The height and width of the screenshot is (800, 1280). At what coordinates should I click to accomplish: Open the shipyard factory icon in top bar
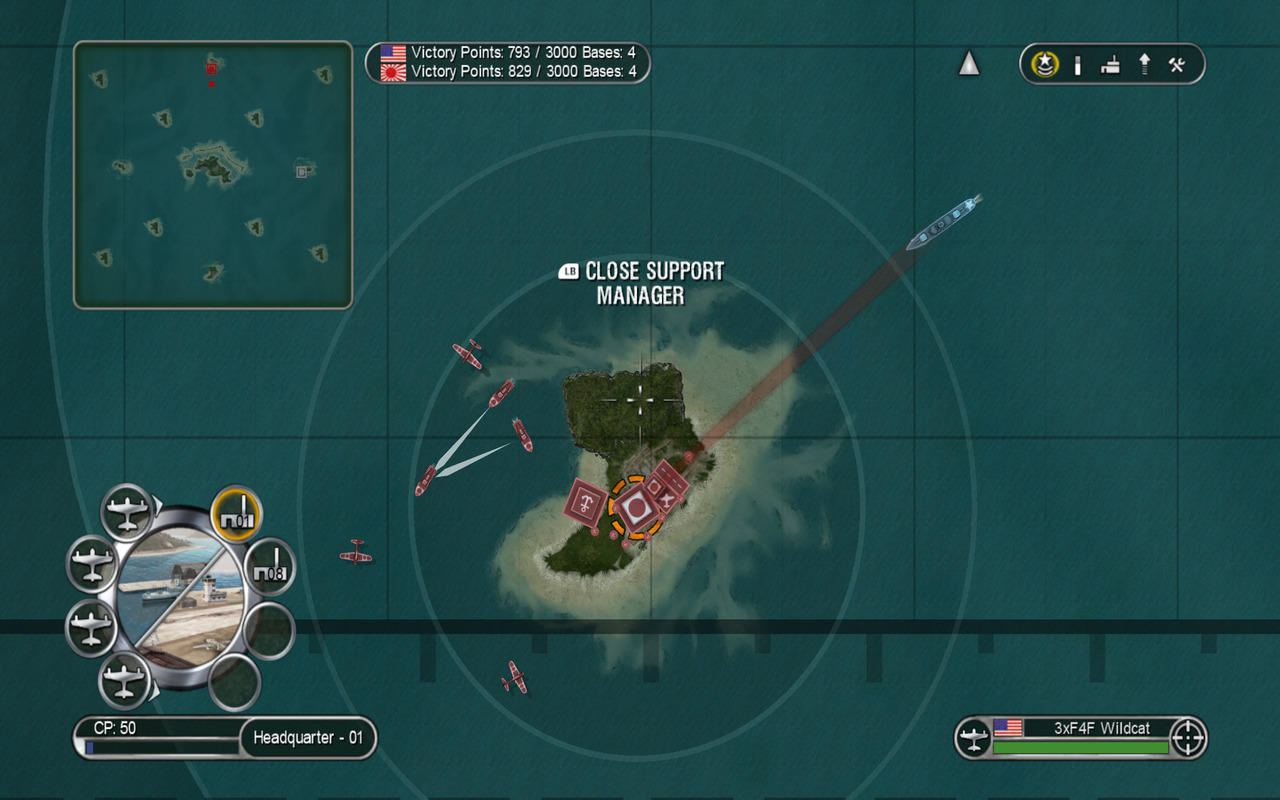click(1110, 66)
